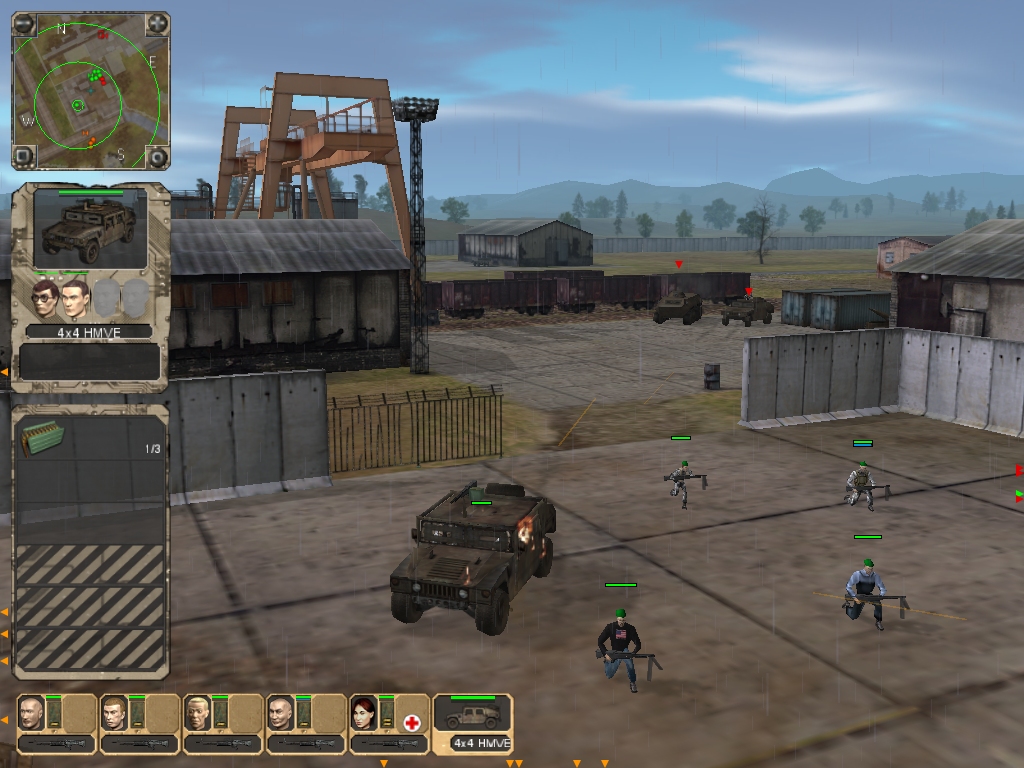Zoom in the minimap with plus button
The image size is (1024, 768).
point(158,24)
